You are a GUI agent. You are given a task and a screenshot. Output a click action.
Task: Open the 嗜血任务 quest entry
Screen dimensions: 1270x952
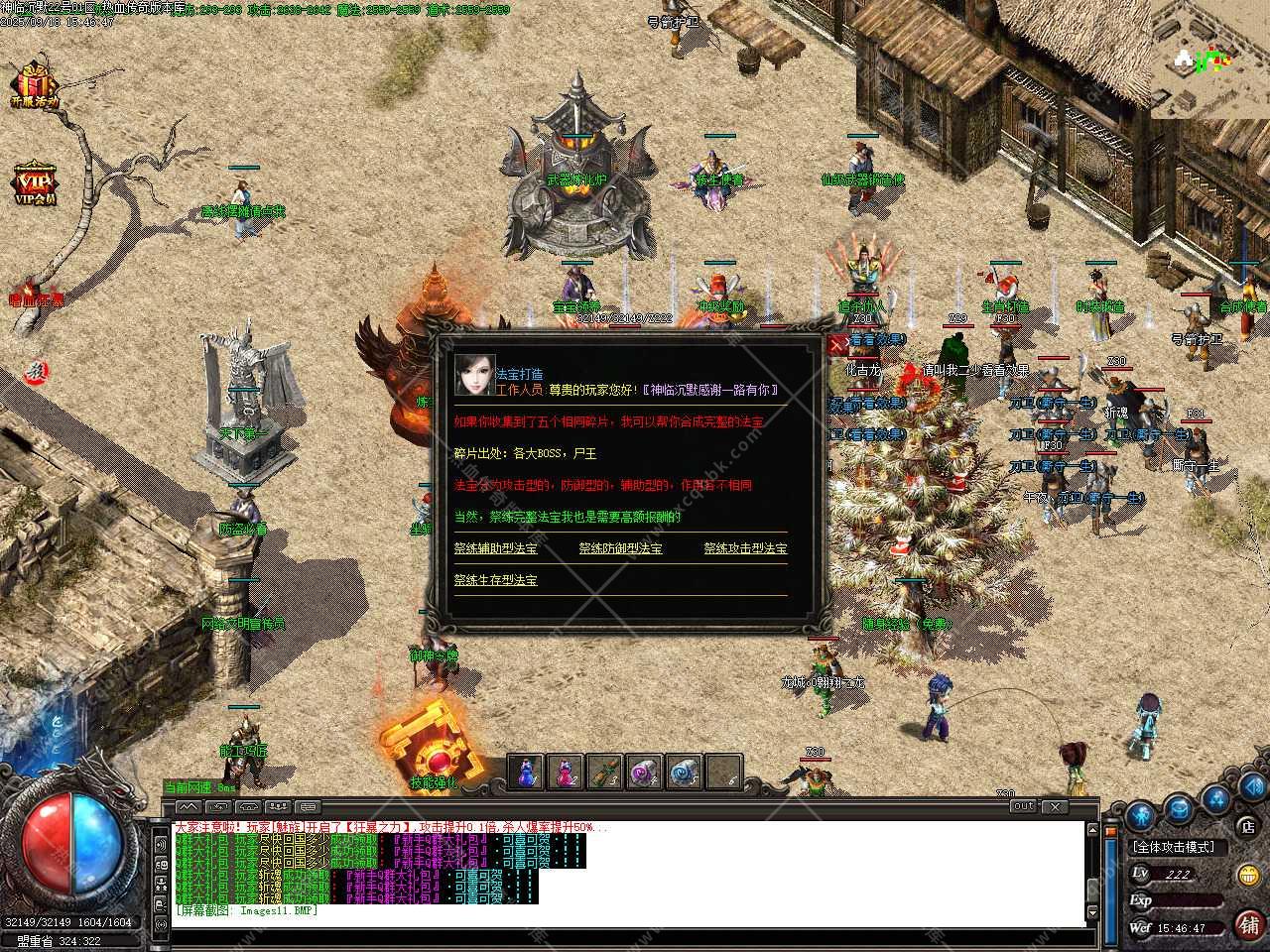pos(35,297)
